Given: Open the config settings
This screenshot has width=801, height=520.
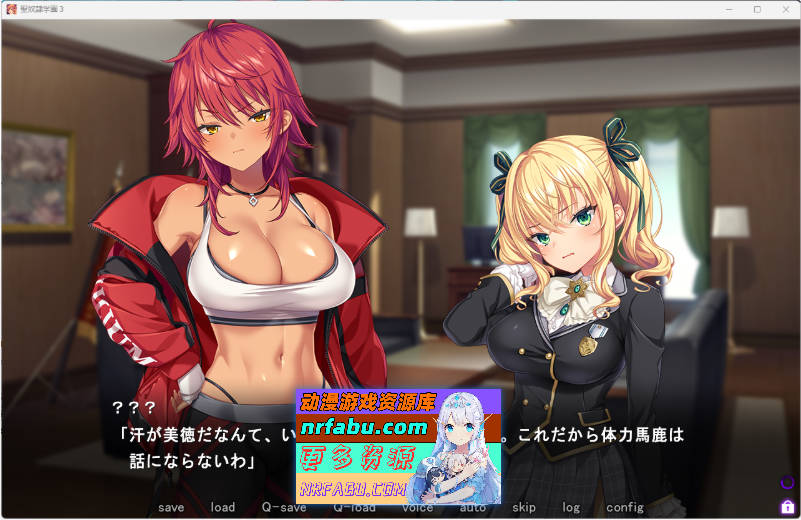Looking at the screenshot, I should pos(625,507).
